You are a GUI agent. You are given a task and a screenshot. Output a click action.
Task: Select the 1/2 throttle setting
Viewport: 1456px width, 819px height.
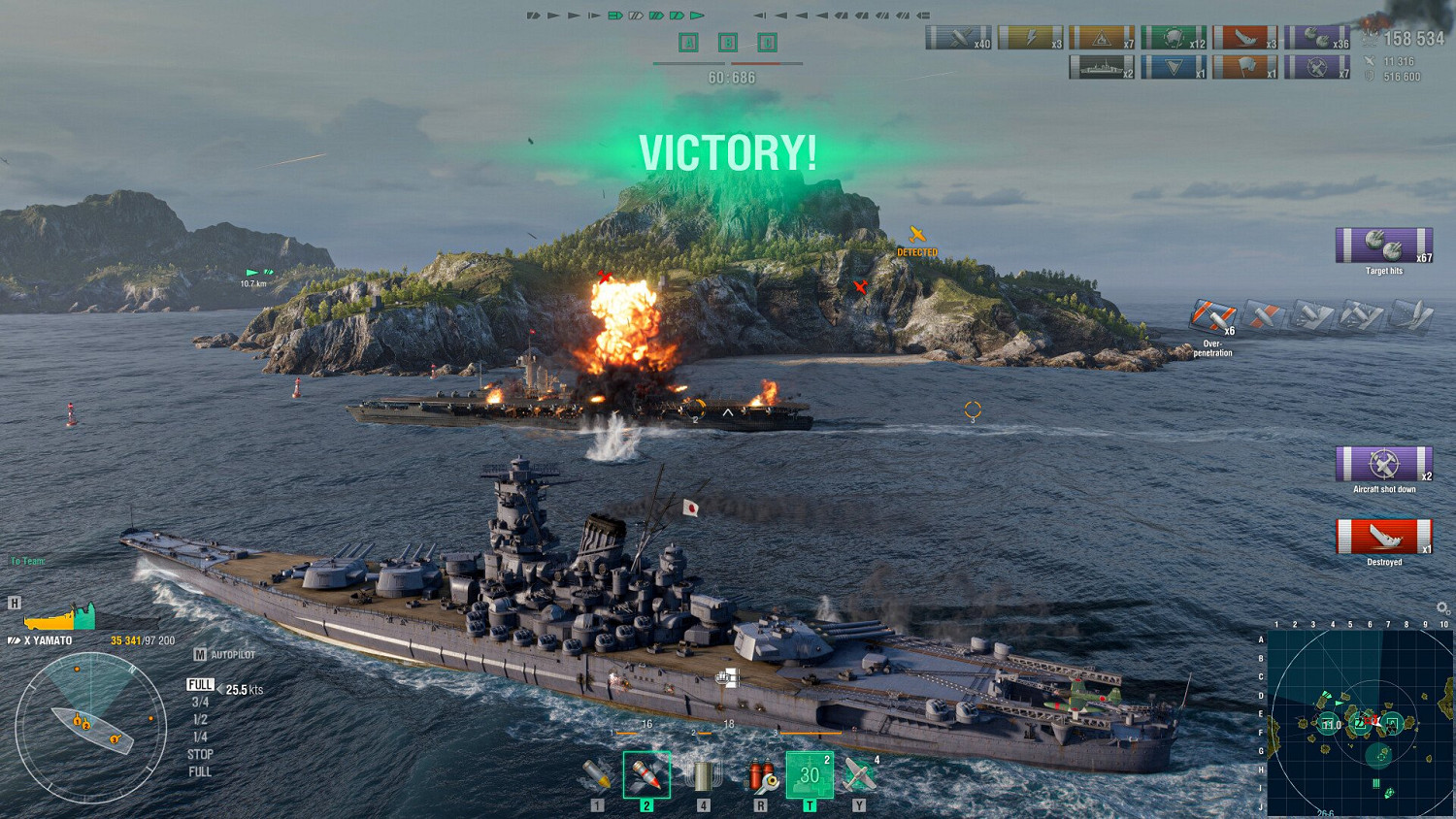click(199, 718)
